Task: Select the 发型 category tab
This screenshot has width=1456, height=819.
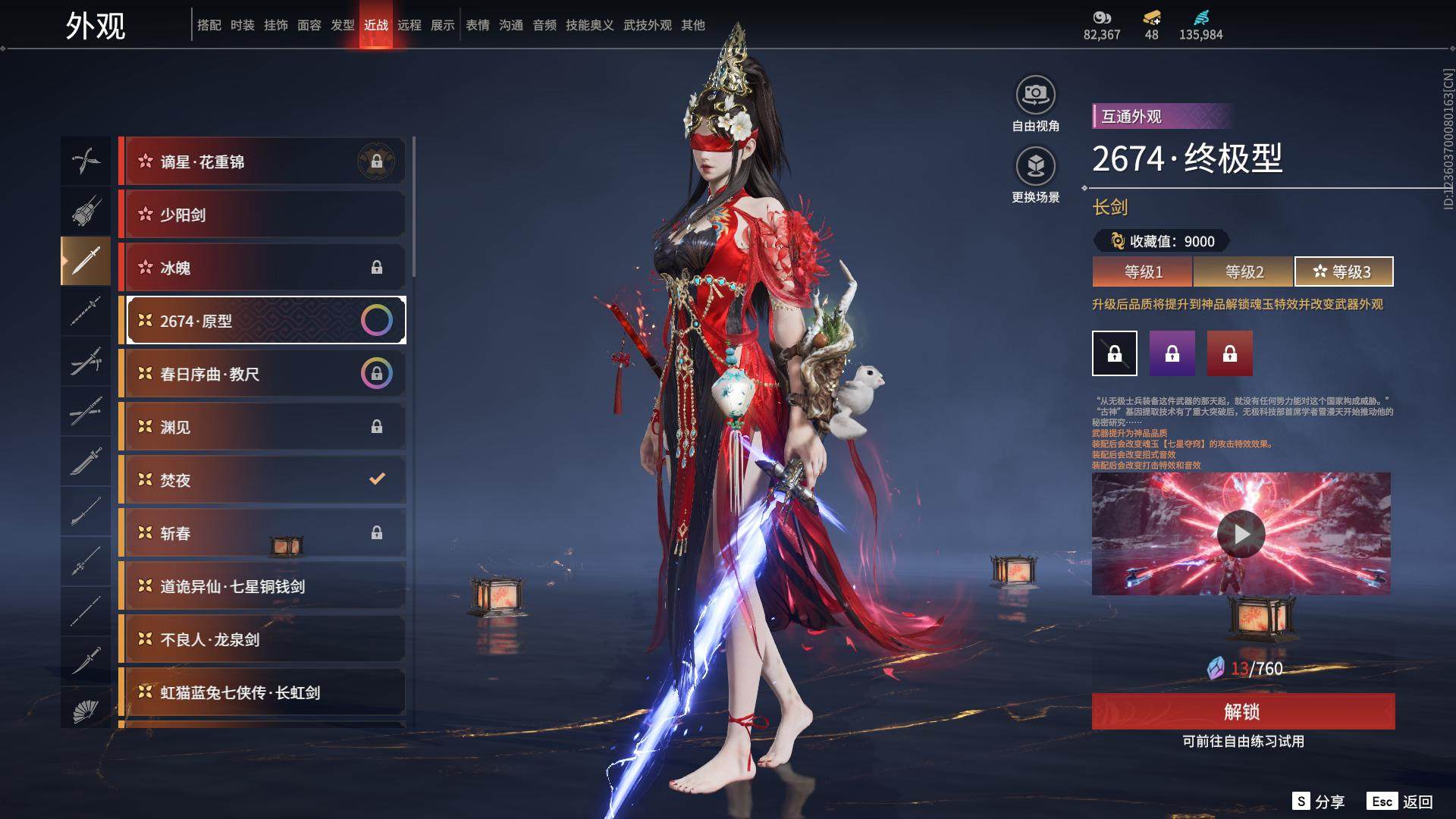Action: coord(342,25)
